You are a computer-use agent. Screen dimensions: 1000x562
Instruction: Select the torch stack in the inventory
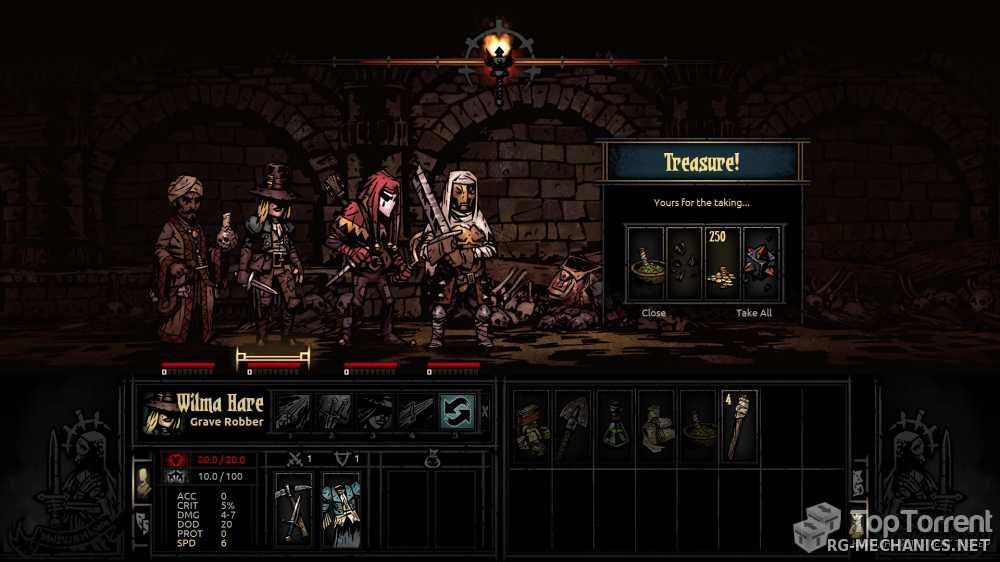(739, 425)
